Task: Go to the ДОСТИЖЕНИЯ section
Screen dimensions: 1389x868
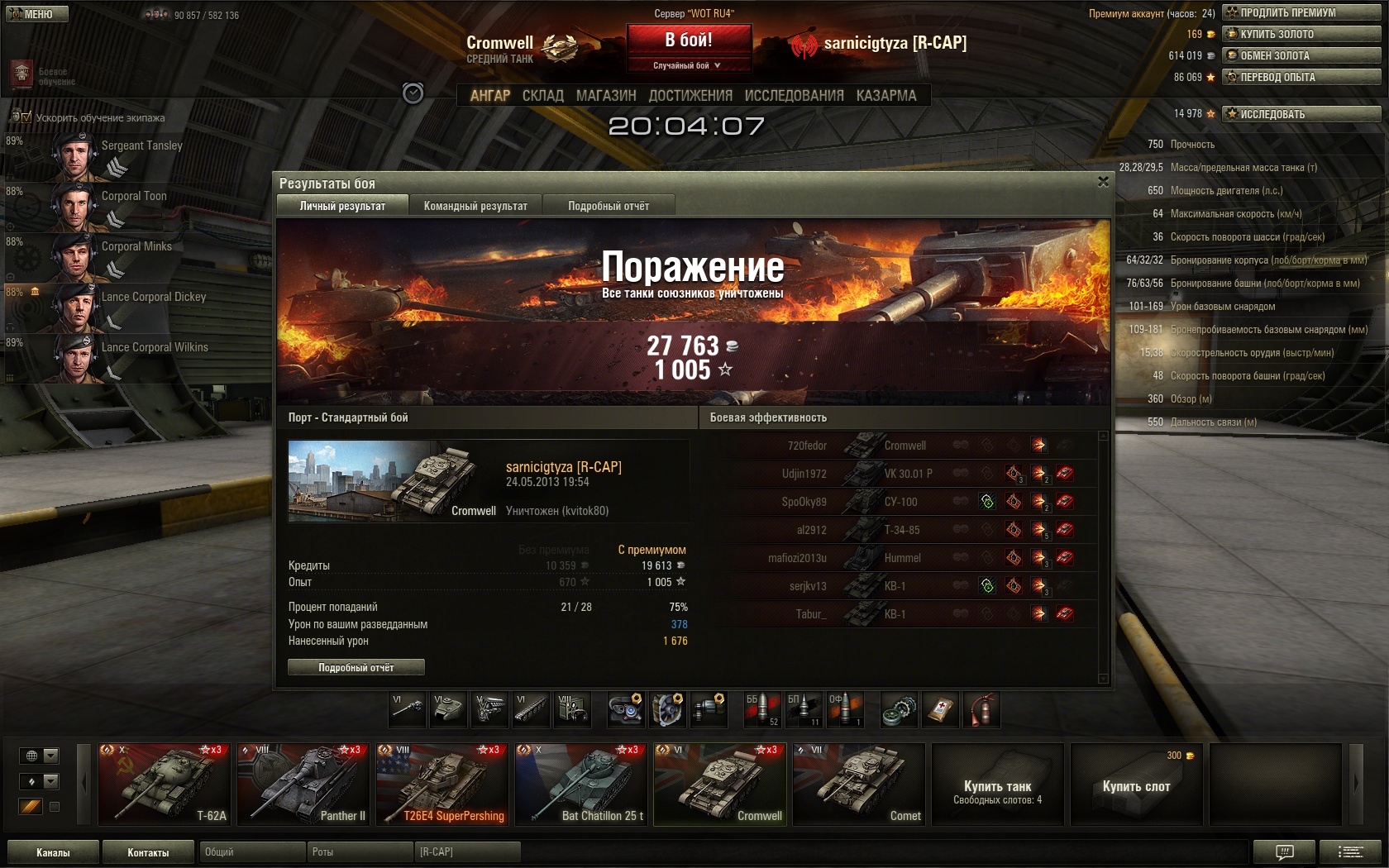Action: tap(690, 96)
